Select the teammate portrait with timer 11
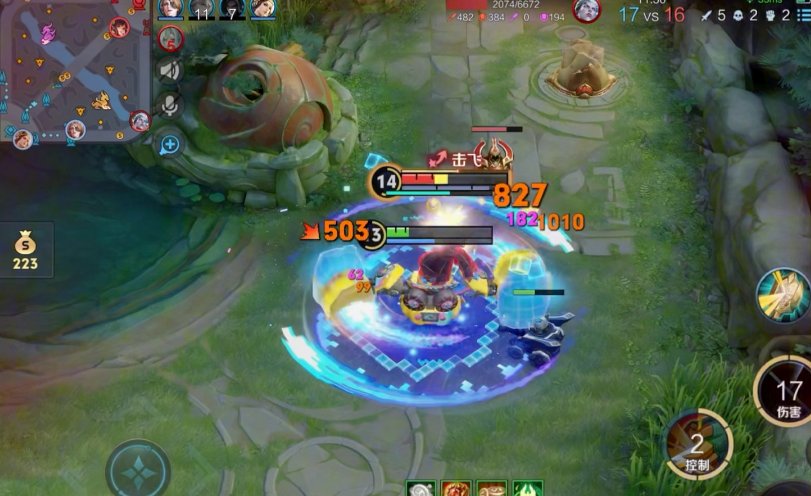Image resolution: width=811 pixels, height=496 pixels. (203, 9)
